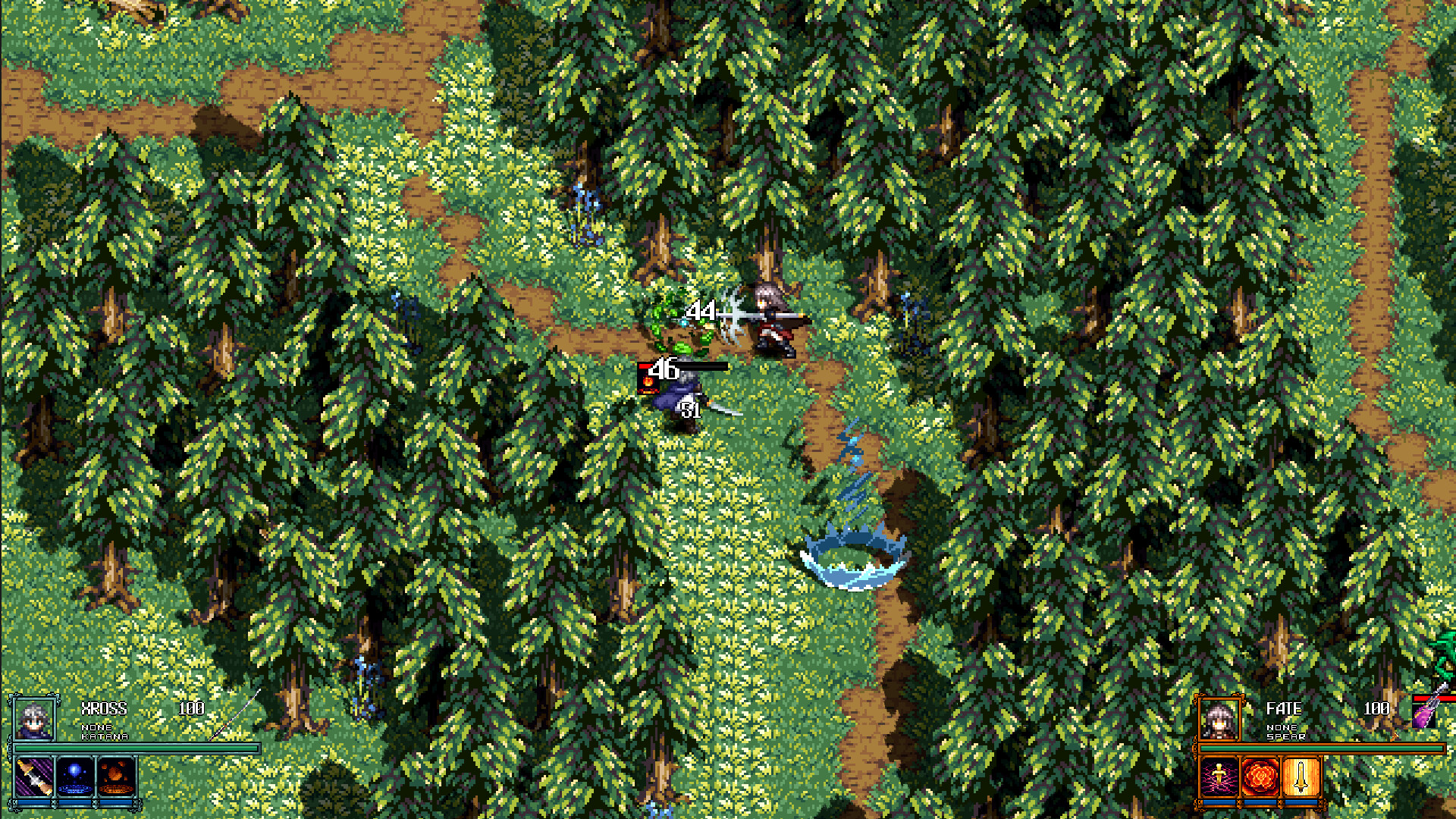Click Fate's green health bar

click(1322, 748)
